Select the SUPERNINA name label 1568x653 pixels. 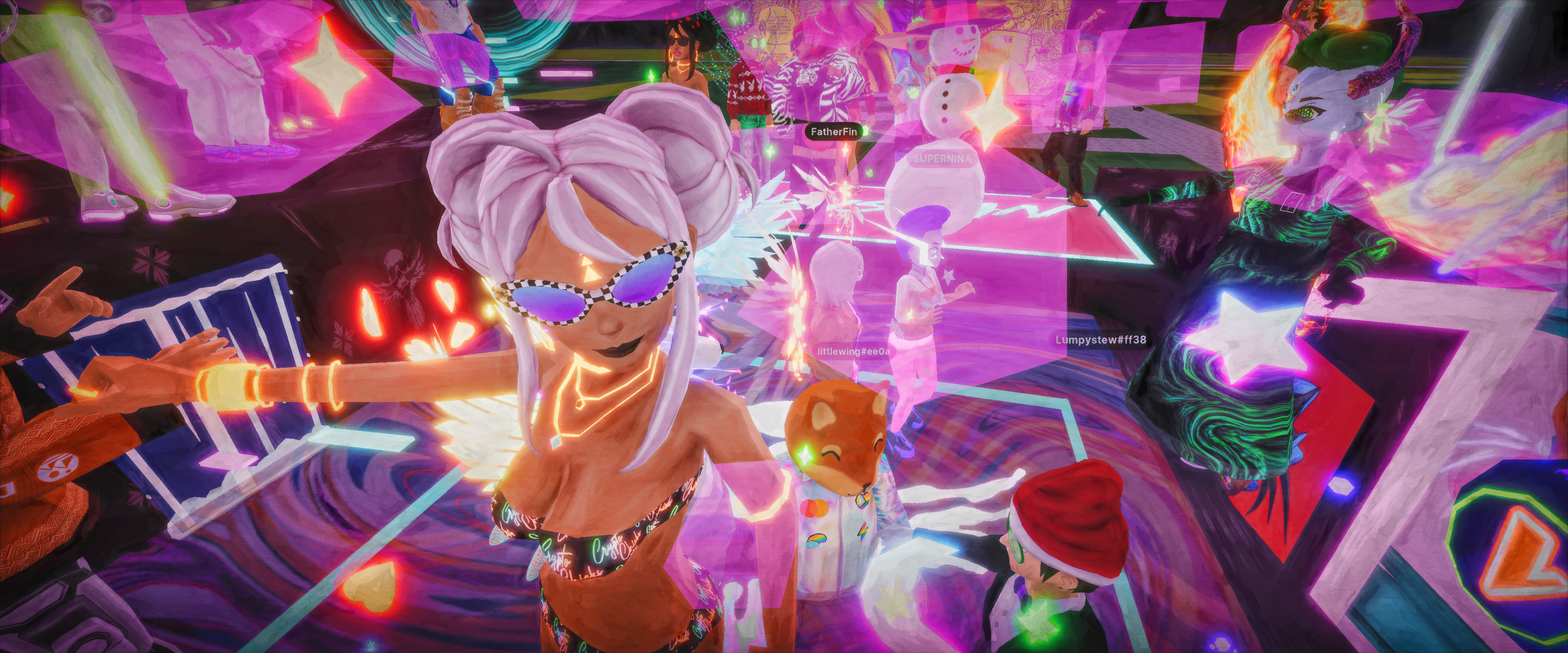point(942,158)
